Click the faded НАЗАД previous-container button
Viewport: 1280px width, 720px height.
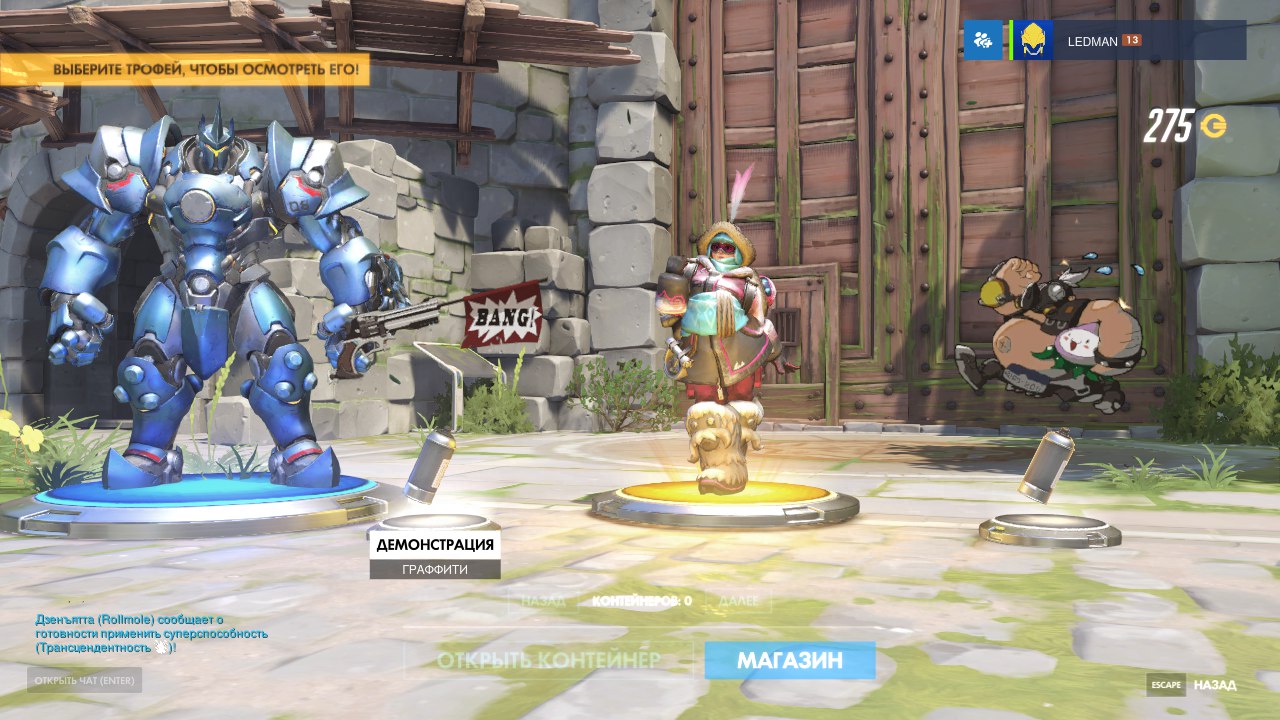[544, 601]
